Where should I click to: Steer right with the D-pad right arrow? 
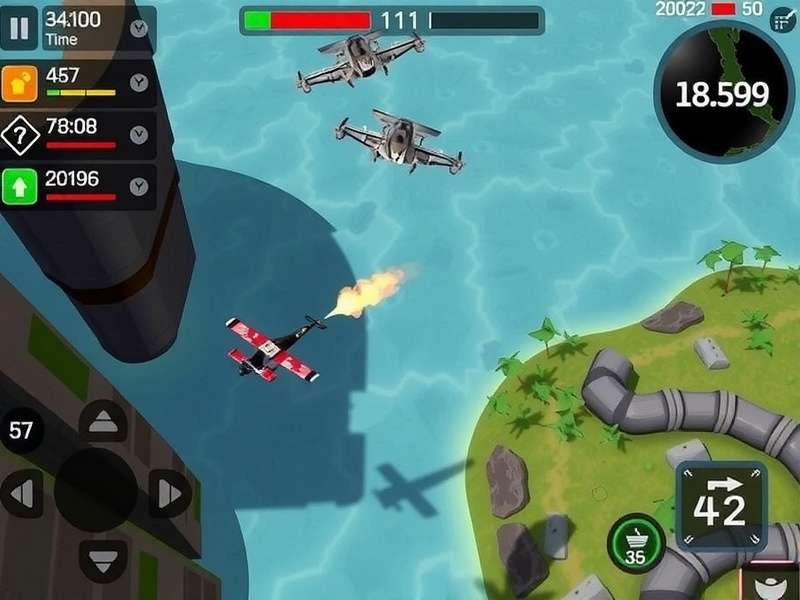[170, 493]
